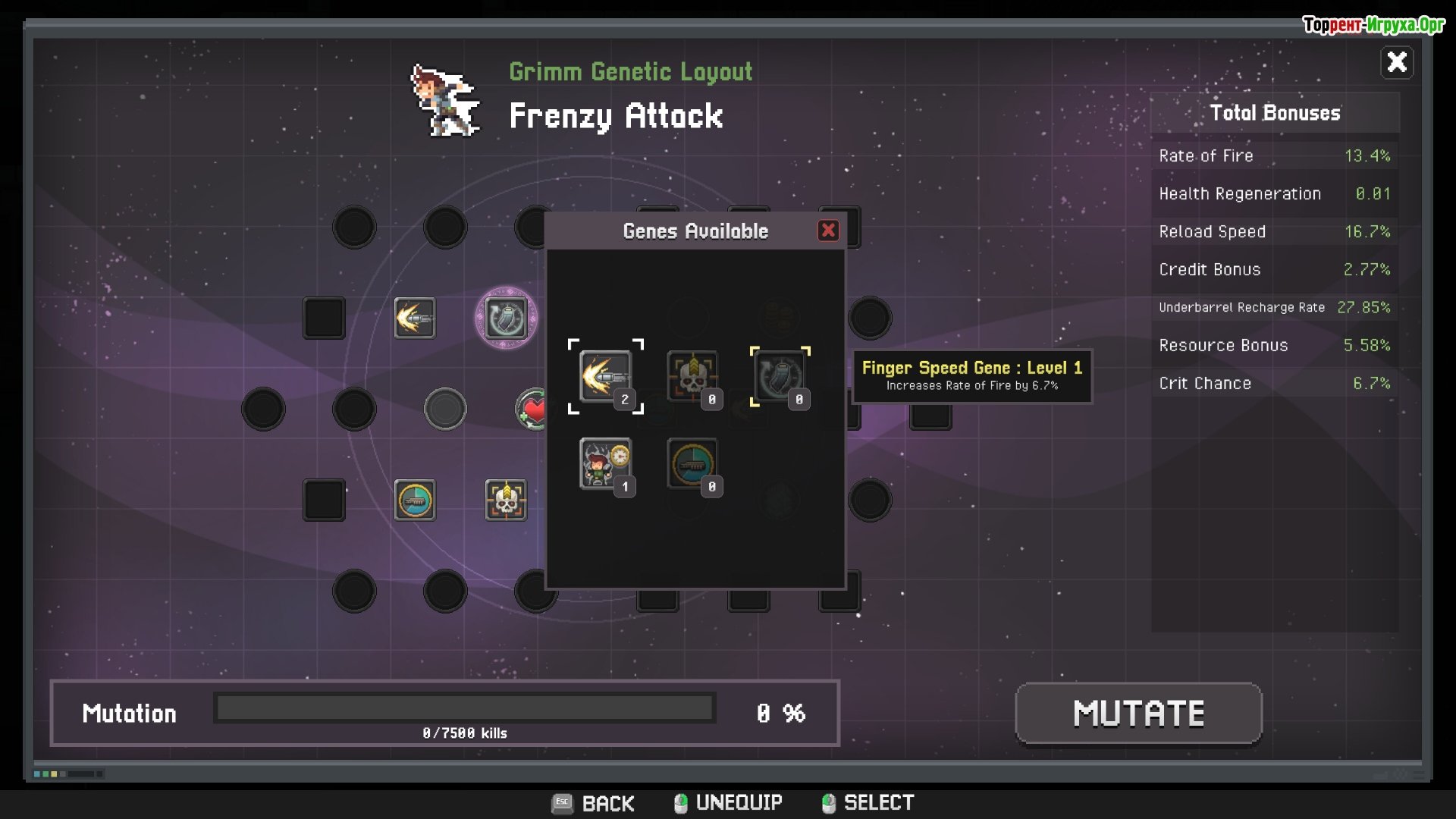Click the highlighted purple reload slot in layout
1456x819 pixels.
(506, 318)
